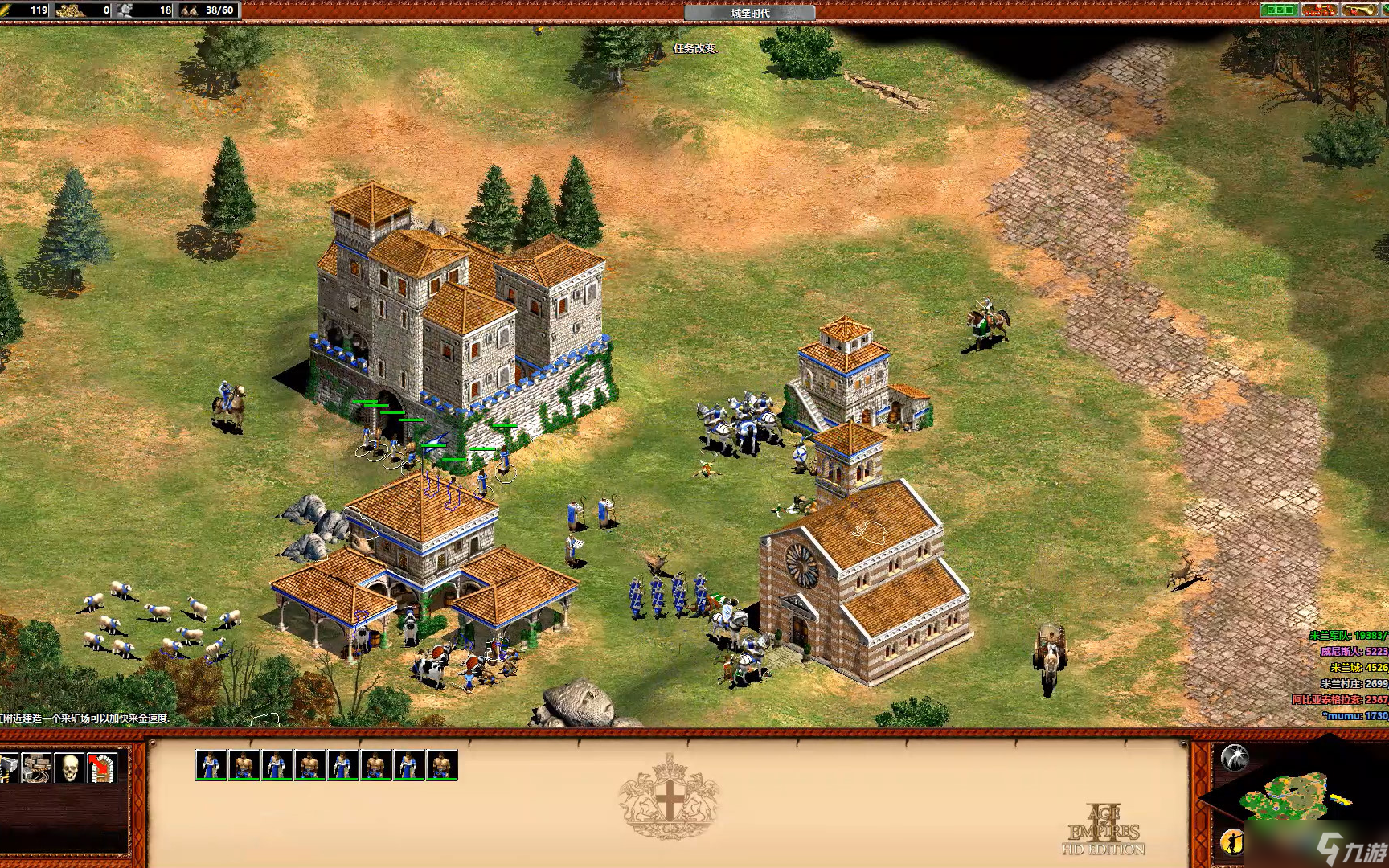Choose the garrison archway command icon
1389x868 pixels.
click(102, 768)
